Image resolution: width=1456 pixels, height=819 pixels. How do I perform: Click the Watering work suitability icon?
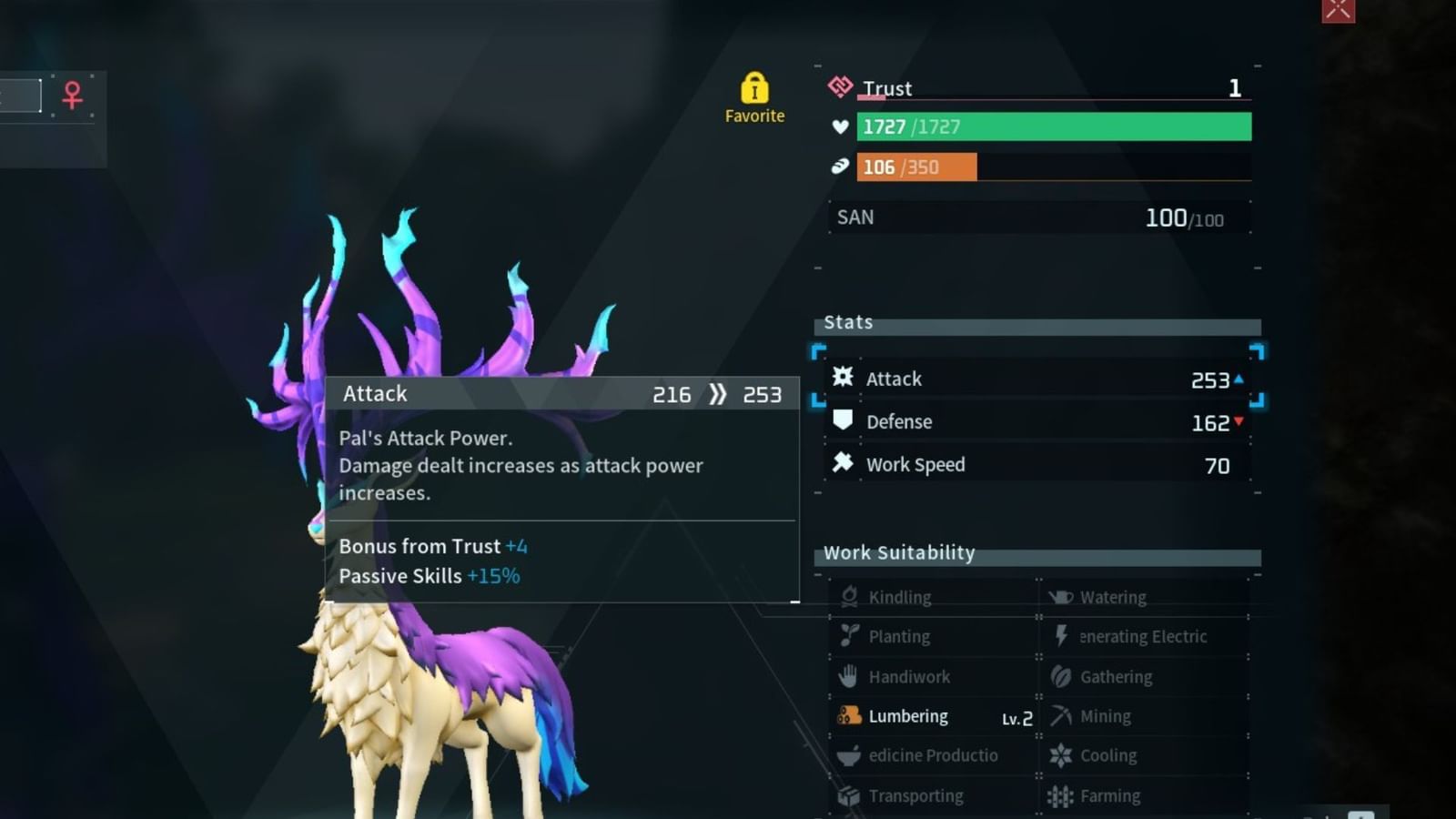pyautogui.click(x=1062, y=596)
